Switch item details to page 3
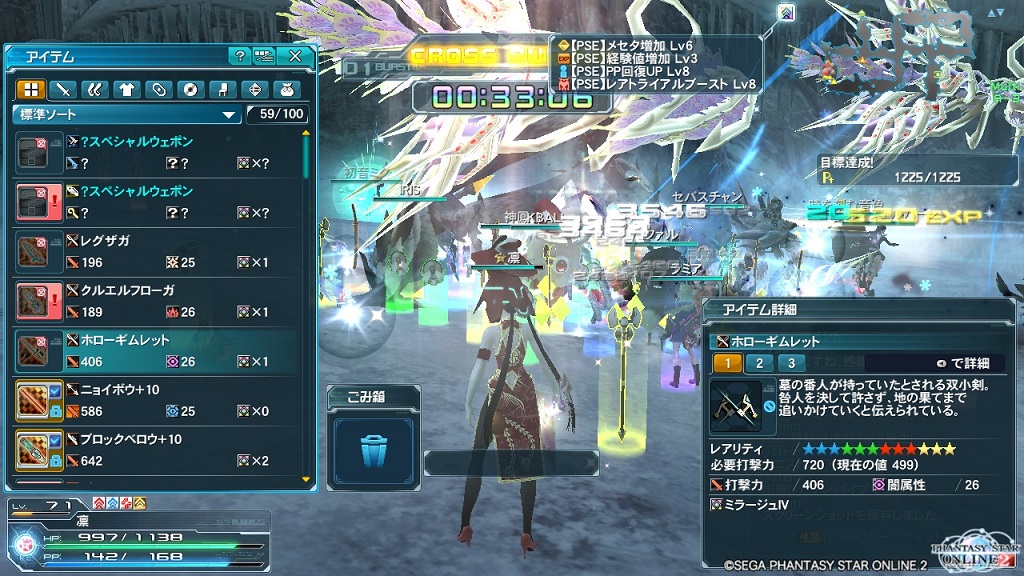Screen dimensions: 1024x576 point(791,363)
